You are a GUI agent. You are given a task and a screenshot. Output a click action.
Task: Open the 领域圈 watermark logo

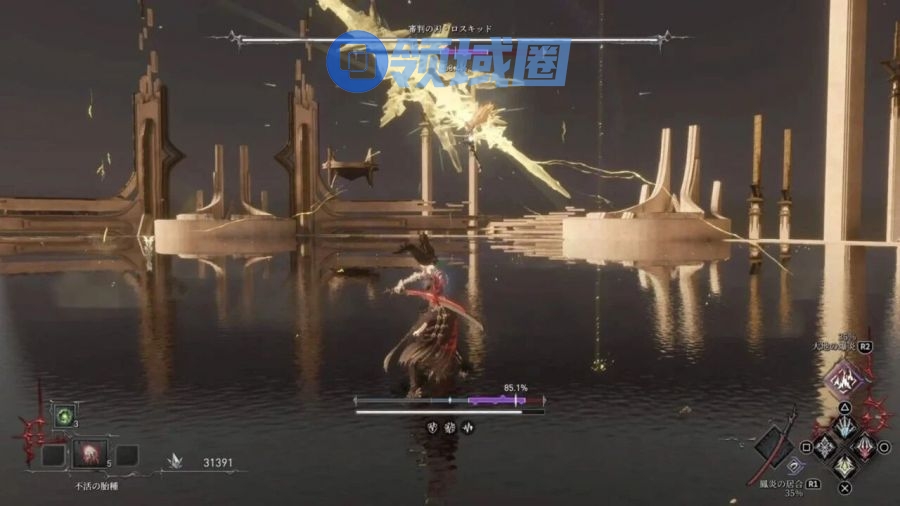point(451,61)
